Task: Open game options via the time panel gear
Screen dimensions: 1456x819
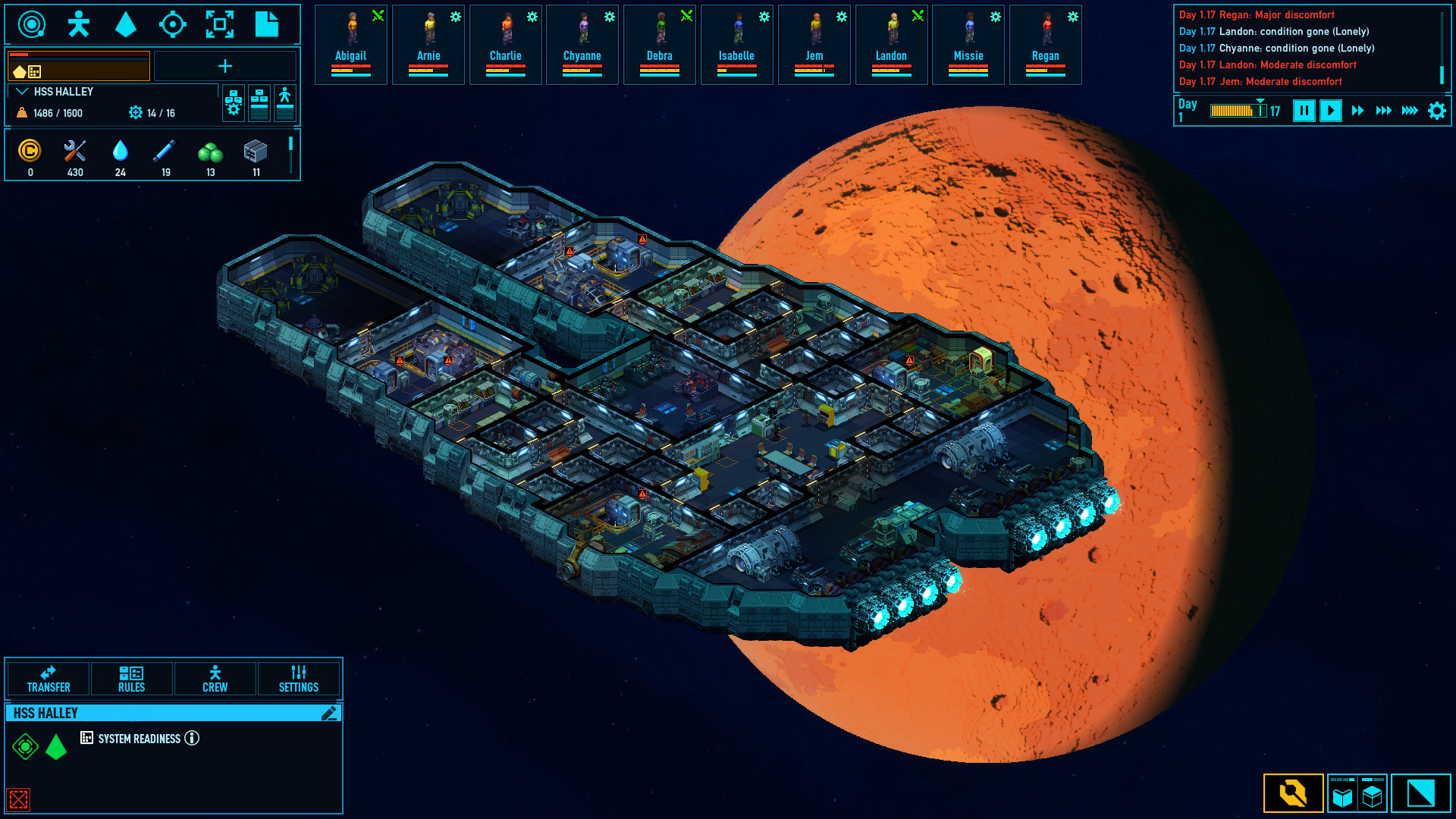Action: (x=1436, y=110)
